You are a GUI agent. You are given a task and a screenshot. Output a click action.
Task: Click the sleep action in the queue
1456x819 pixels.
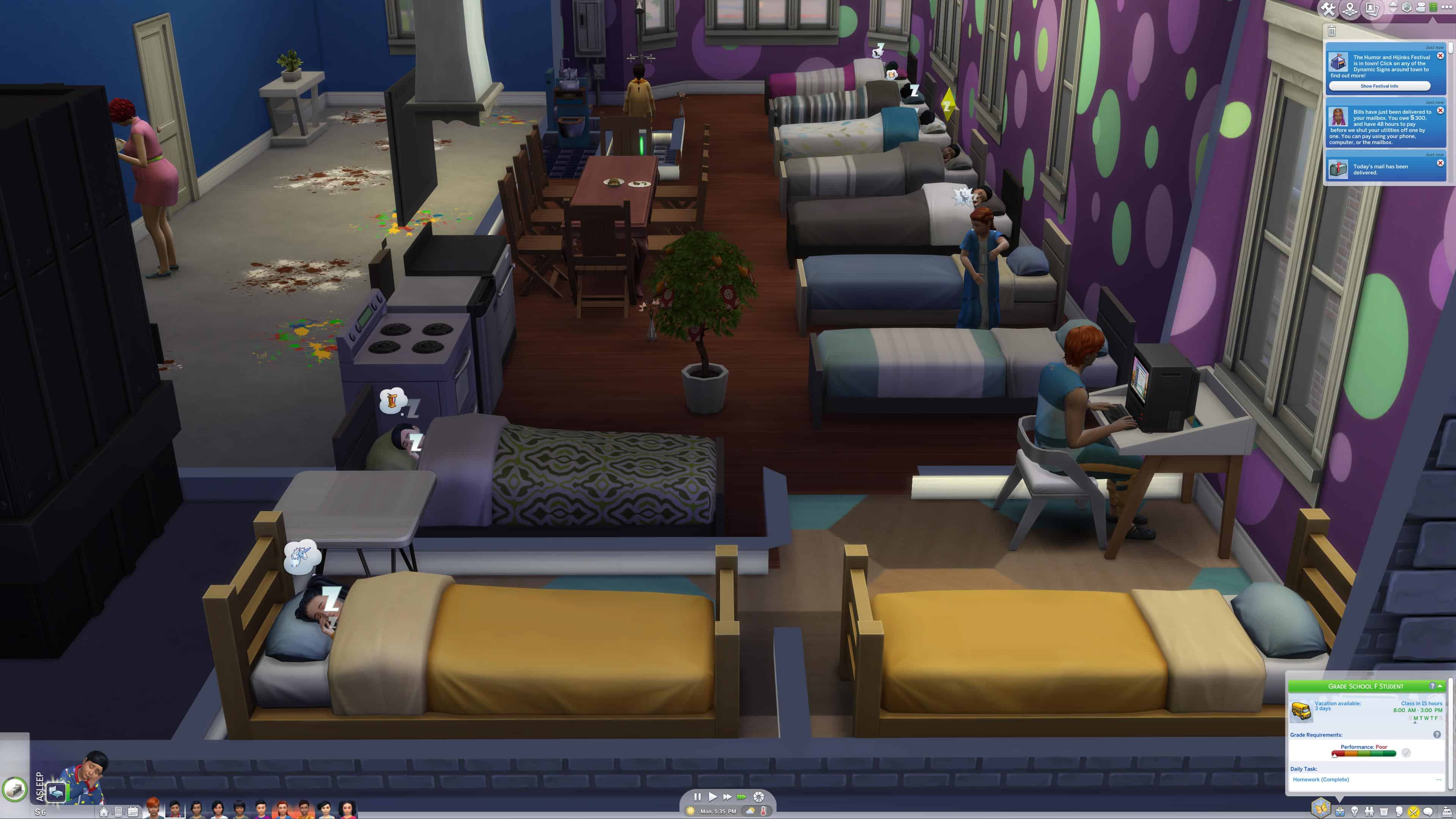[56, 791]
